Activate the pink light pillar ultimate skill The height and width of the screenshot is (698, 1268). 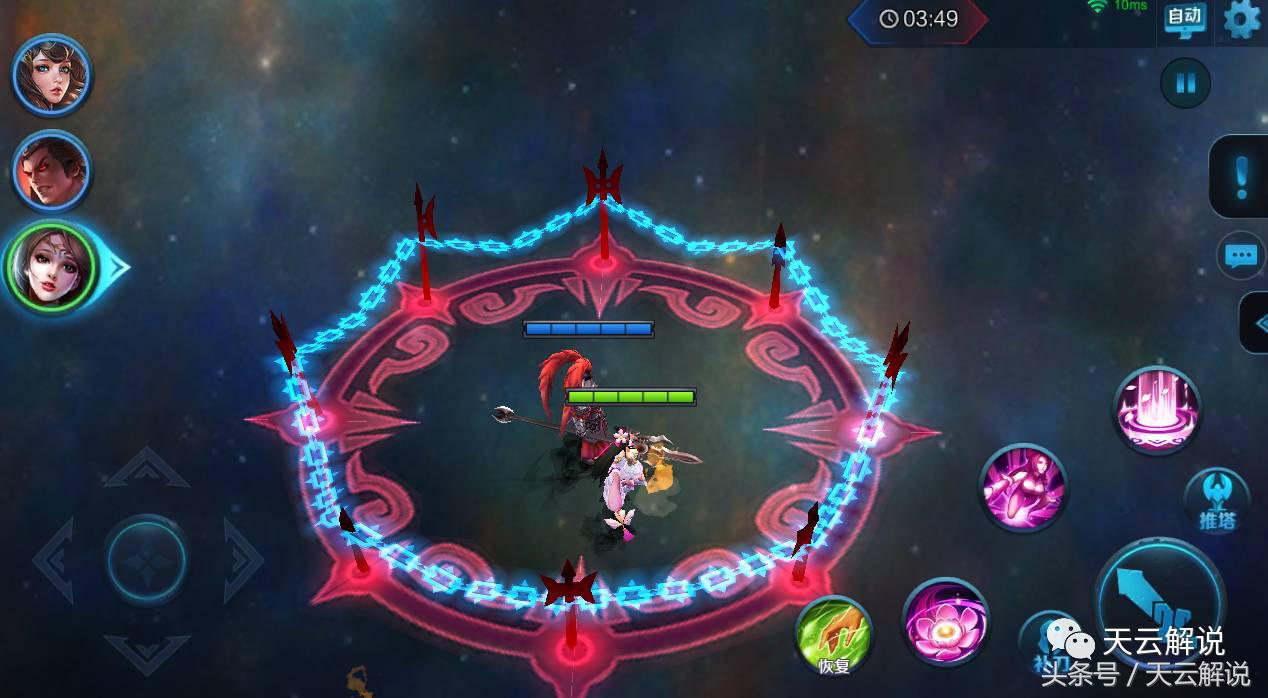[x=1157, y=410]
